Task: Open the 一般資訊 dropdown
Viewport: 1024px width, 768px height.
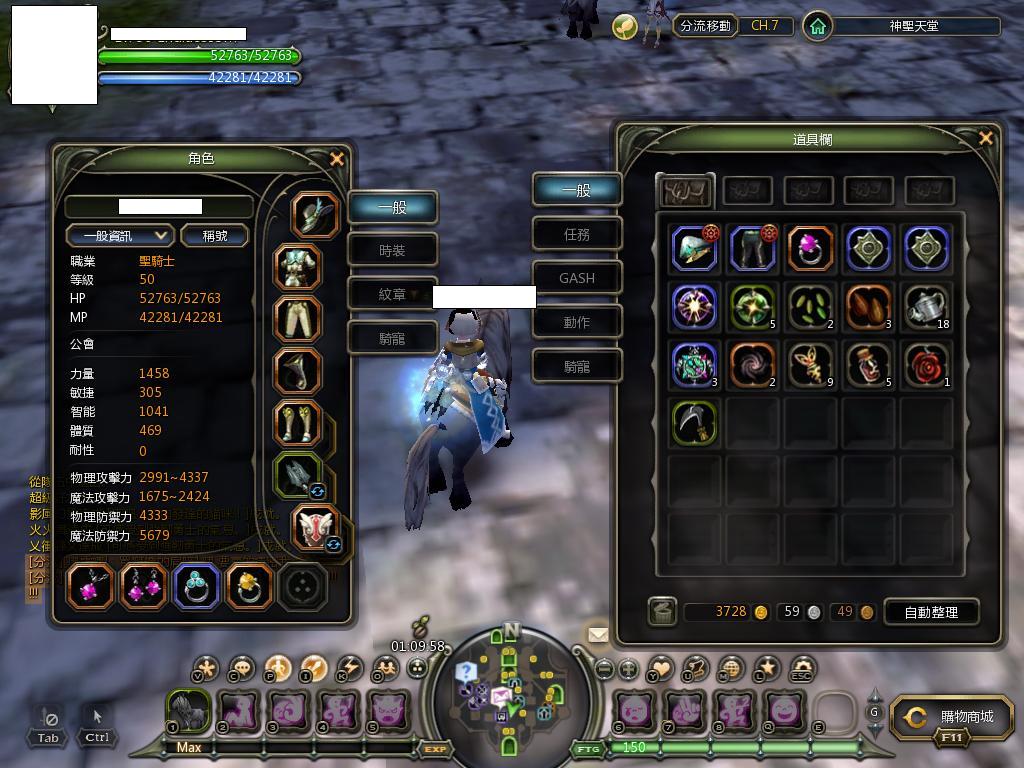Action: click(x=120, y=235)
